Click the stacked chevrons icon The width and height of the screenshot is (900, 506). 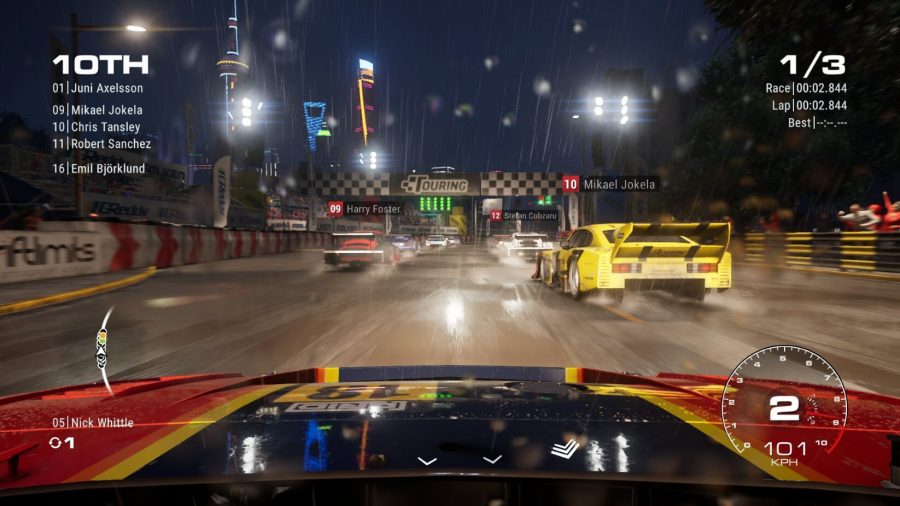pos(565,449)
